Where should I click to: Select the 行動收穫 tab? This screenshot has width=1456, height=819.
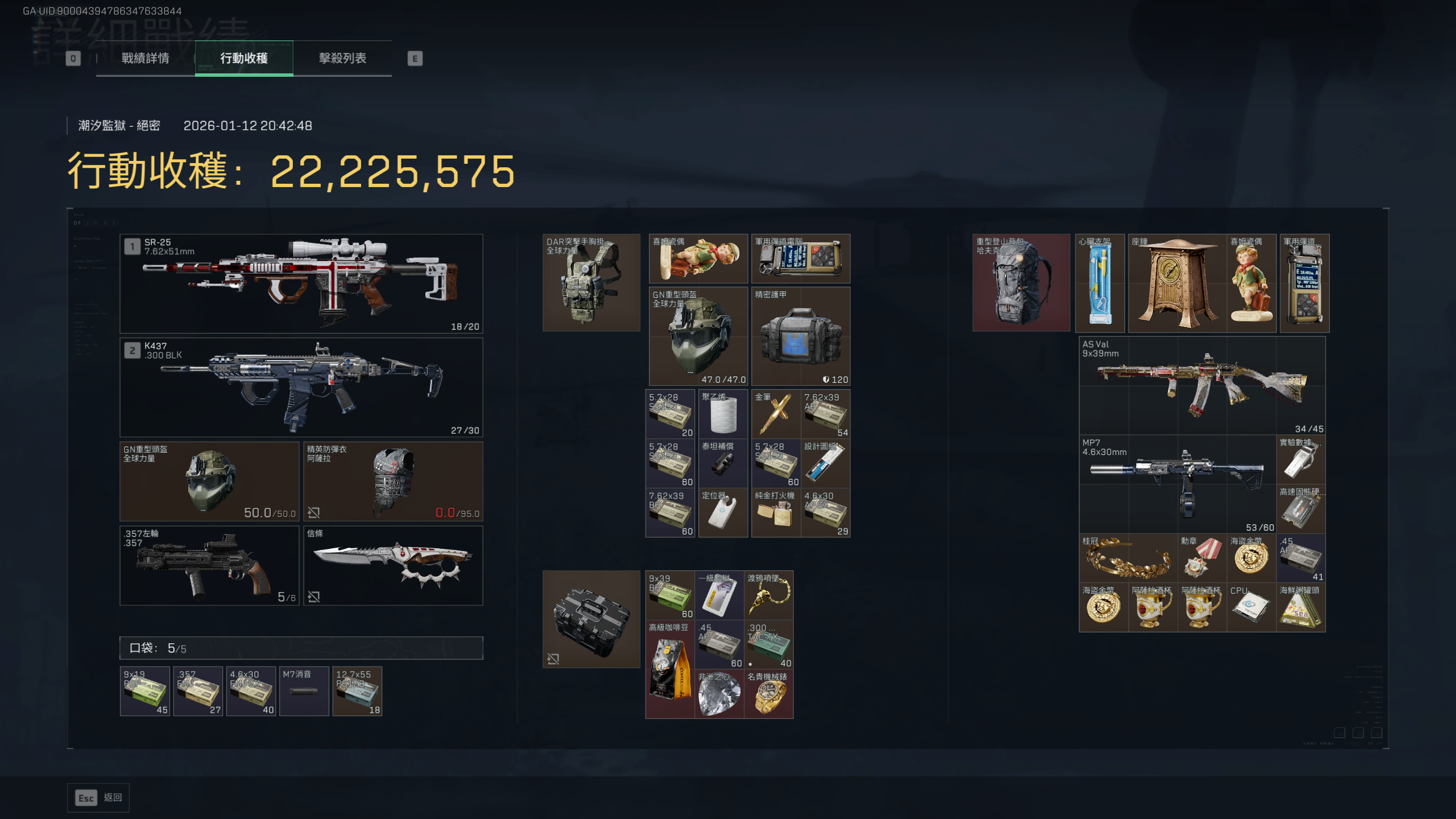244,58
